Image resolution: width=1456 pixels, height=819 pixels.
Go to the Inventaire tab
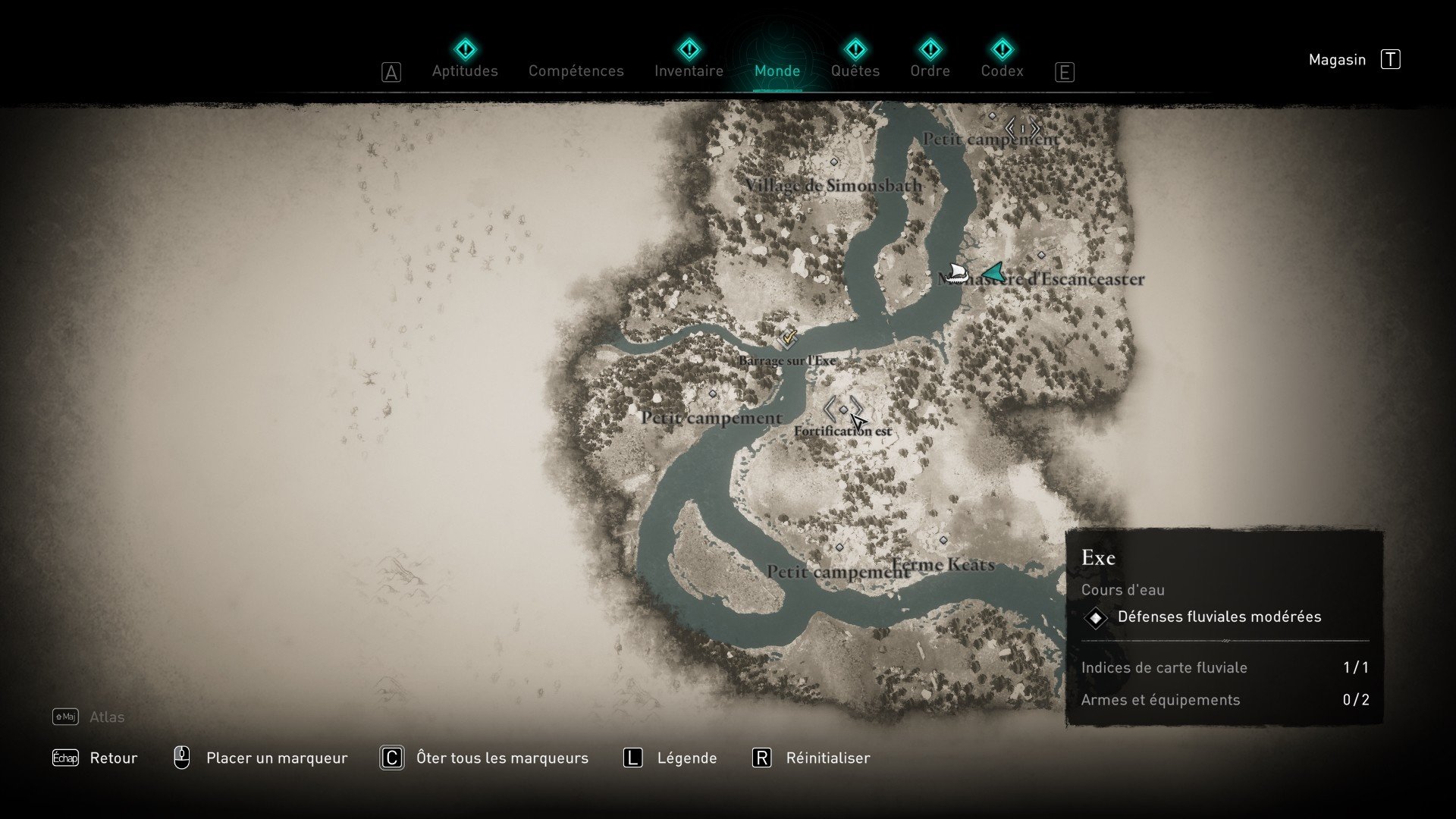[689, 71]
